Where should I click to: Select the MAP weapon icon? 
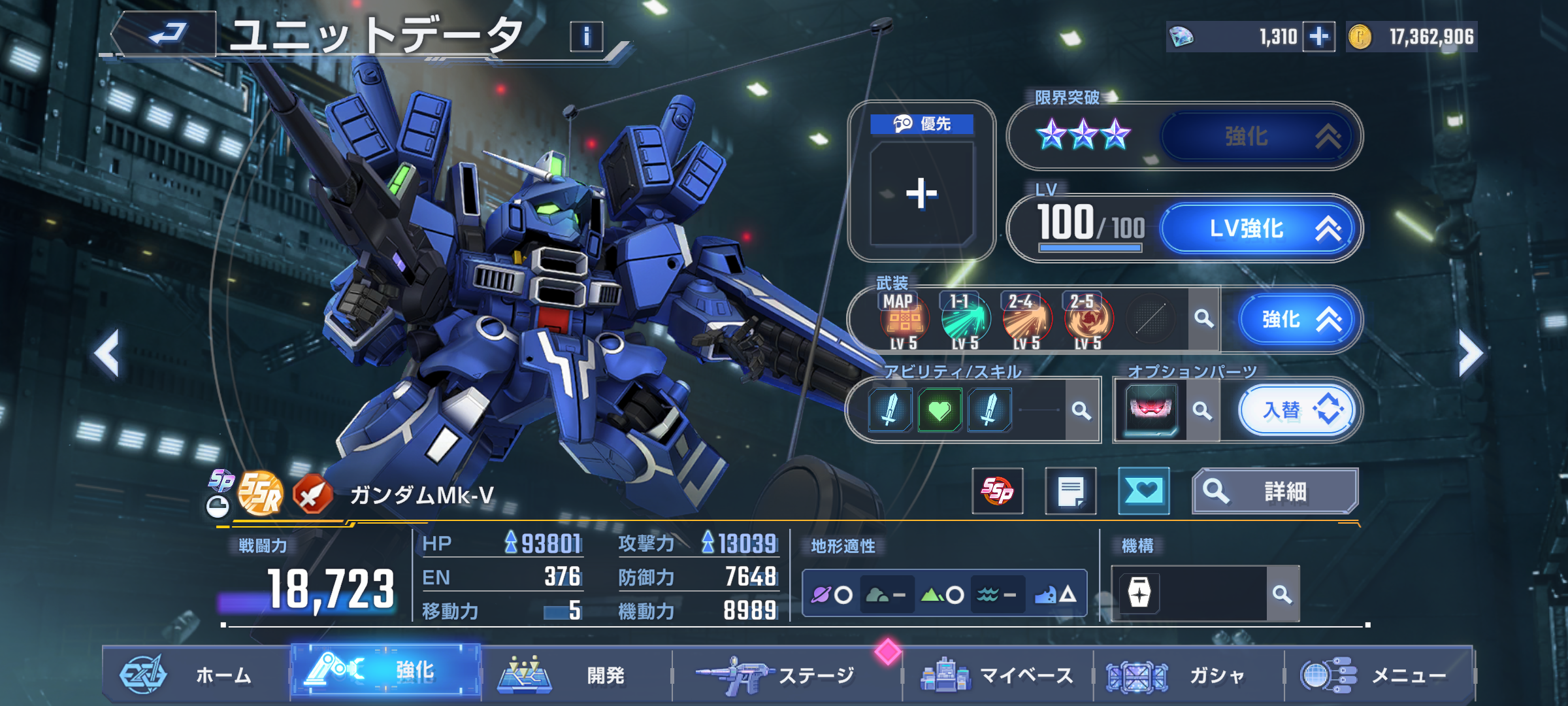point(904,320)
